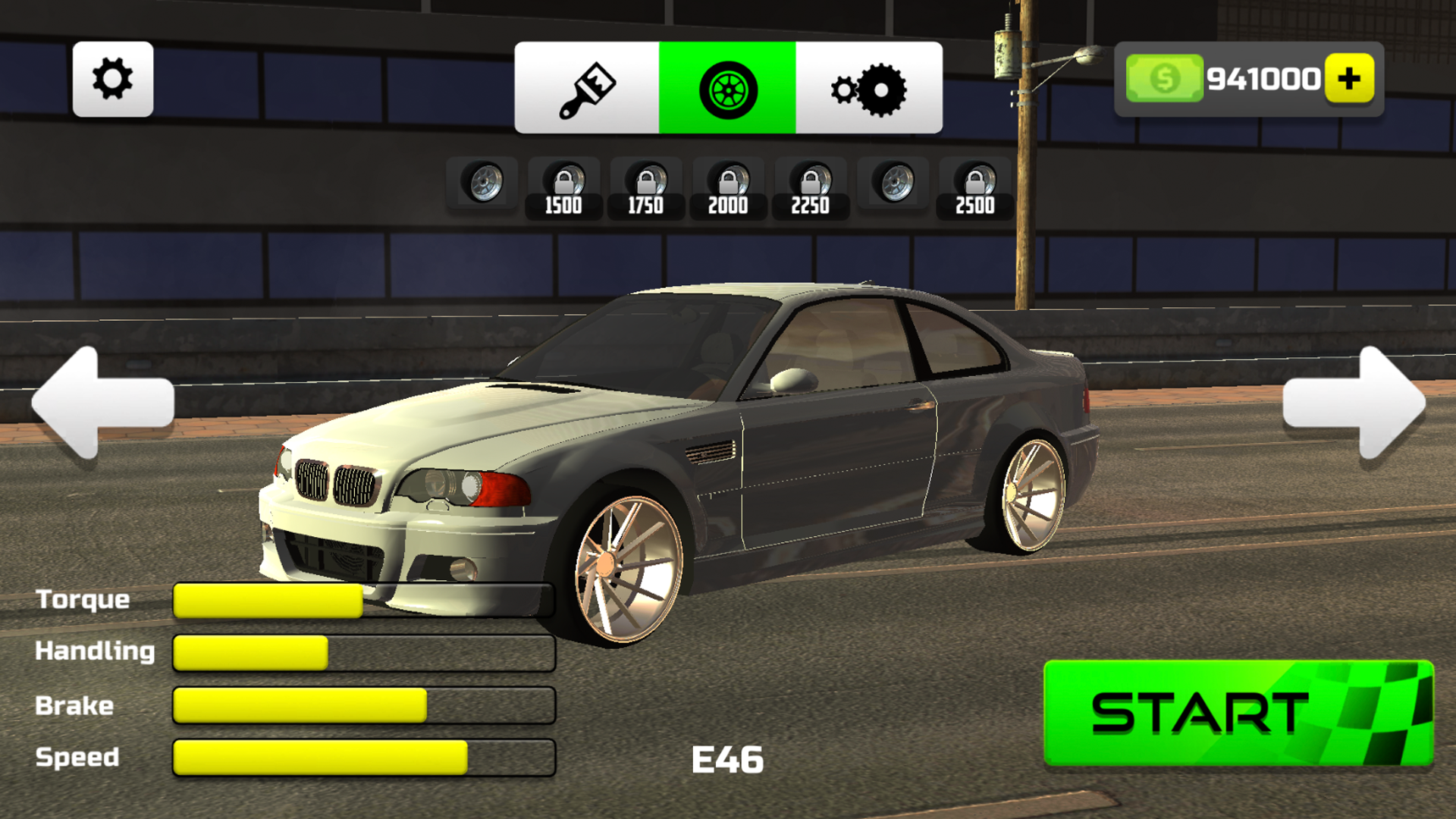The height and width of the screenshot is (819, 1456).
Task: Select the E46 car name label
Action: 726,758
